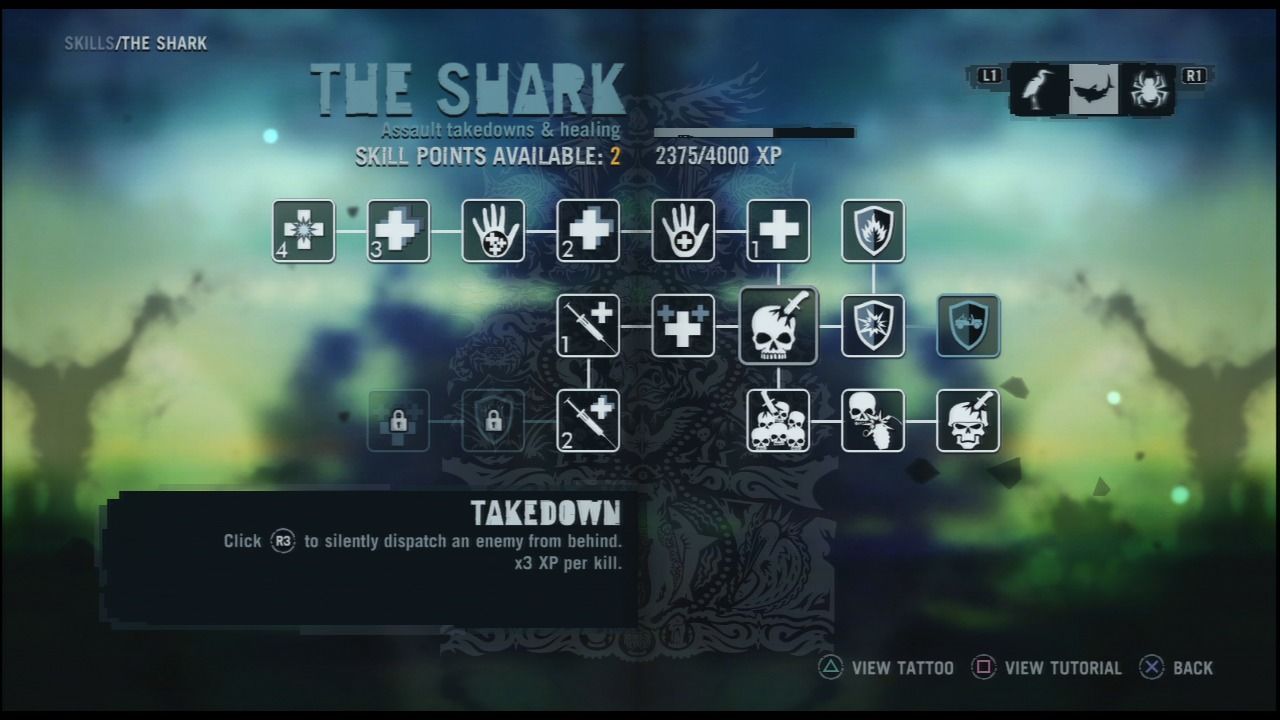
Task: Open the fire resistance shield skill
Action: click(x=870, y=231)
